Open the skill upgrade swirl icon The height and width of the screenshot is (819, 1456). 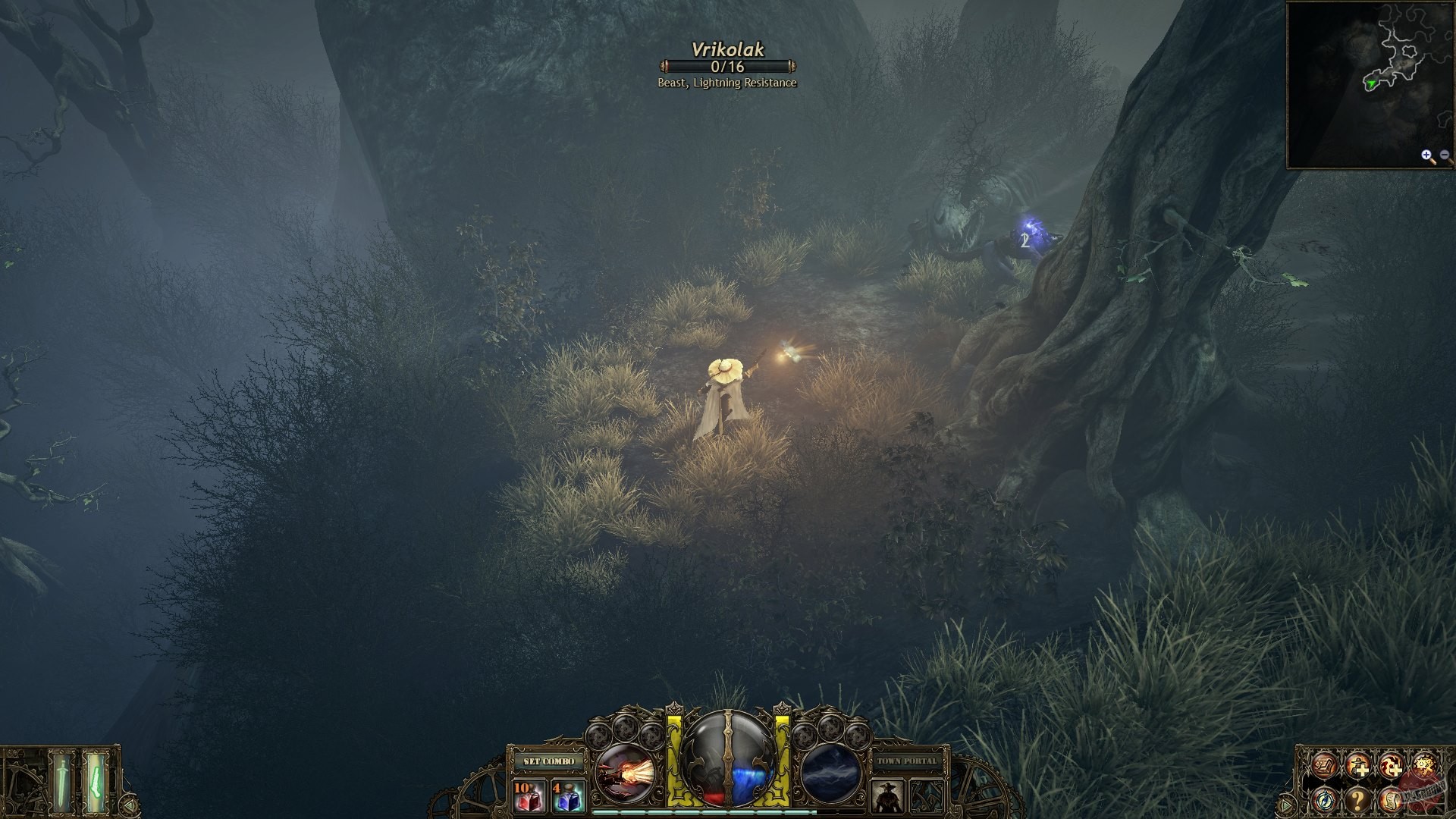click(1392, 766)
